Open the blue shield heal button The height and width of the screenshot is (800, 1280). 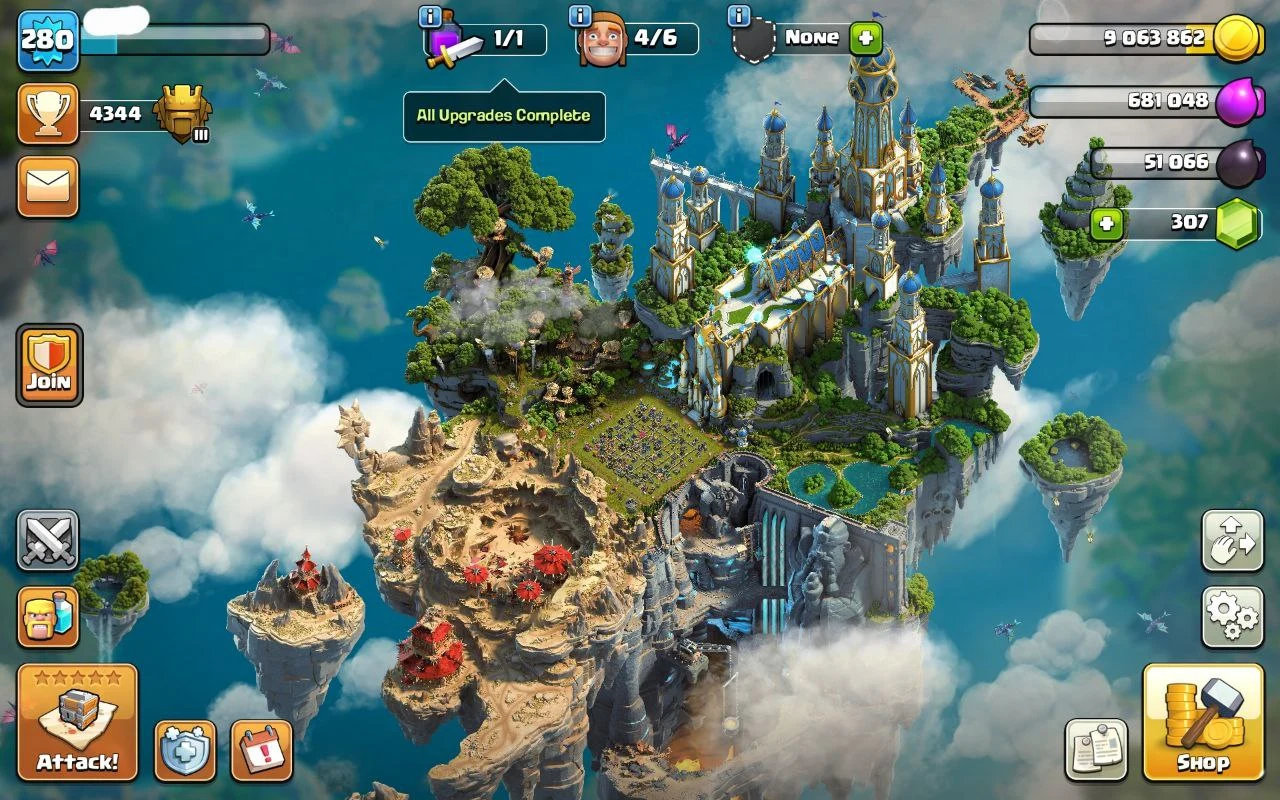tap(185, 750)
